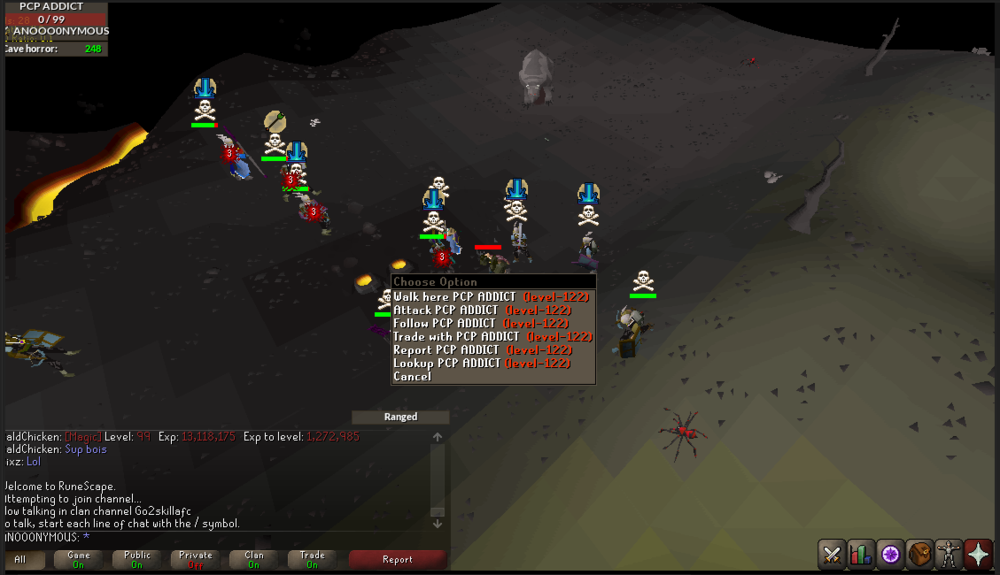Viewport: 1000px width, 575px height.
Task: Cancel the Choose Option menu
Action: coord(412,377)
